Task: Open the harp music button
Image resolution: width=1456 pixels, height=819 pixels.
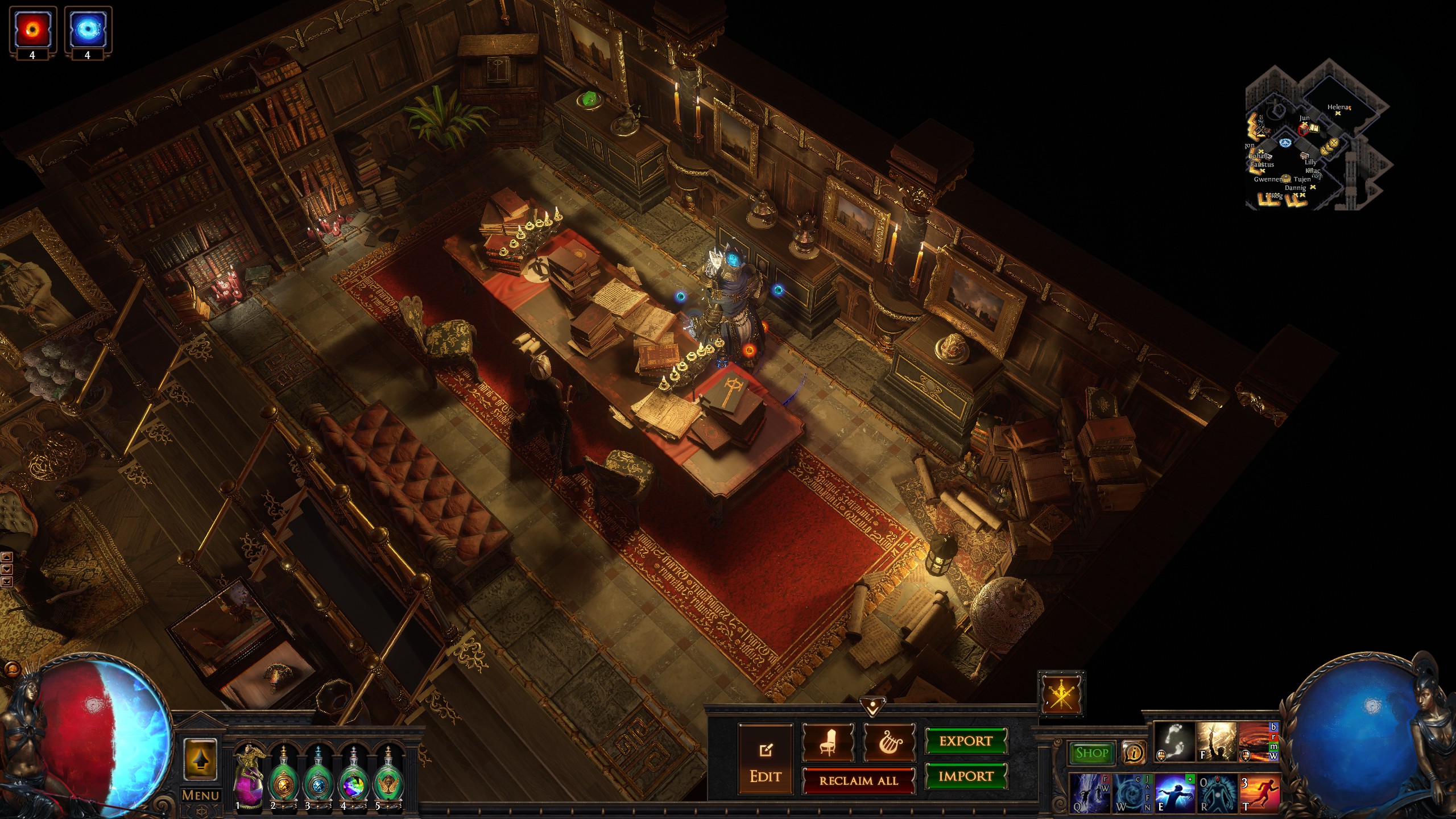Action: pyautogui.click(x=890, y=742)
